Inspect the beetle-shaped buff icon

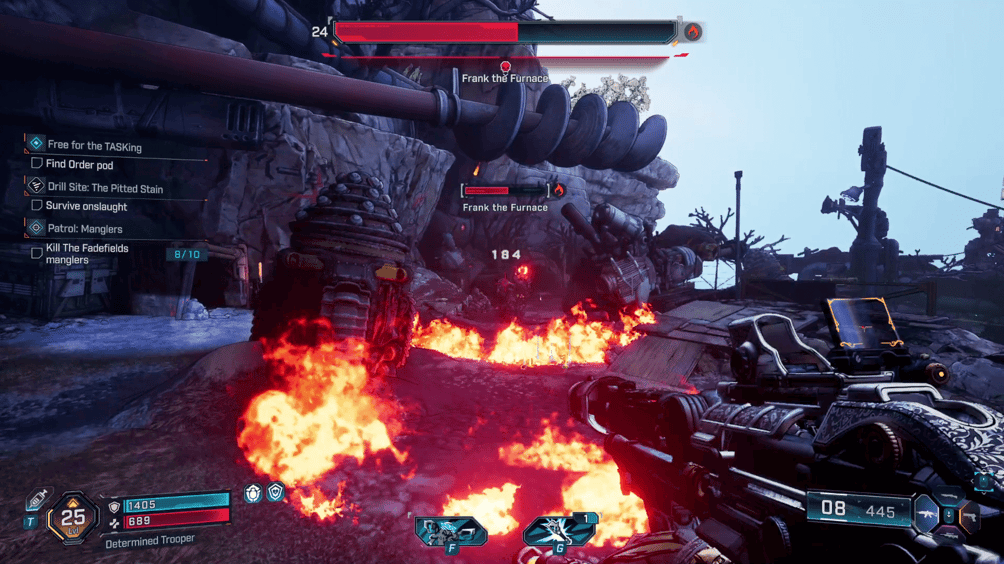(254, 492)
